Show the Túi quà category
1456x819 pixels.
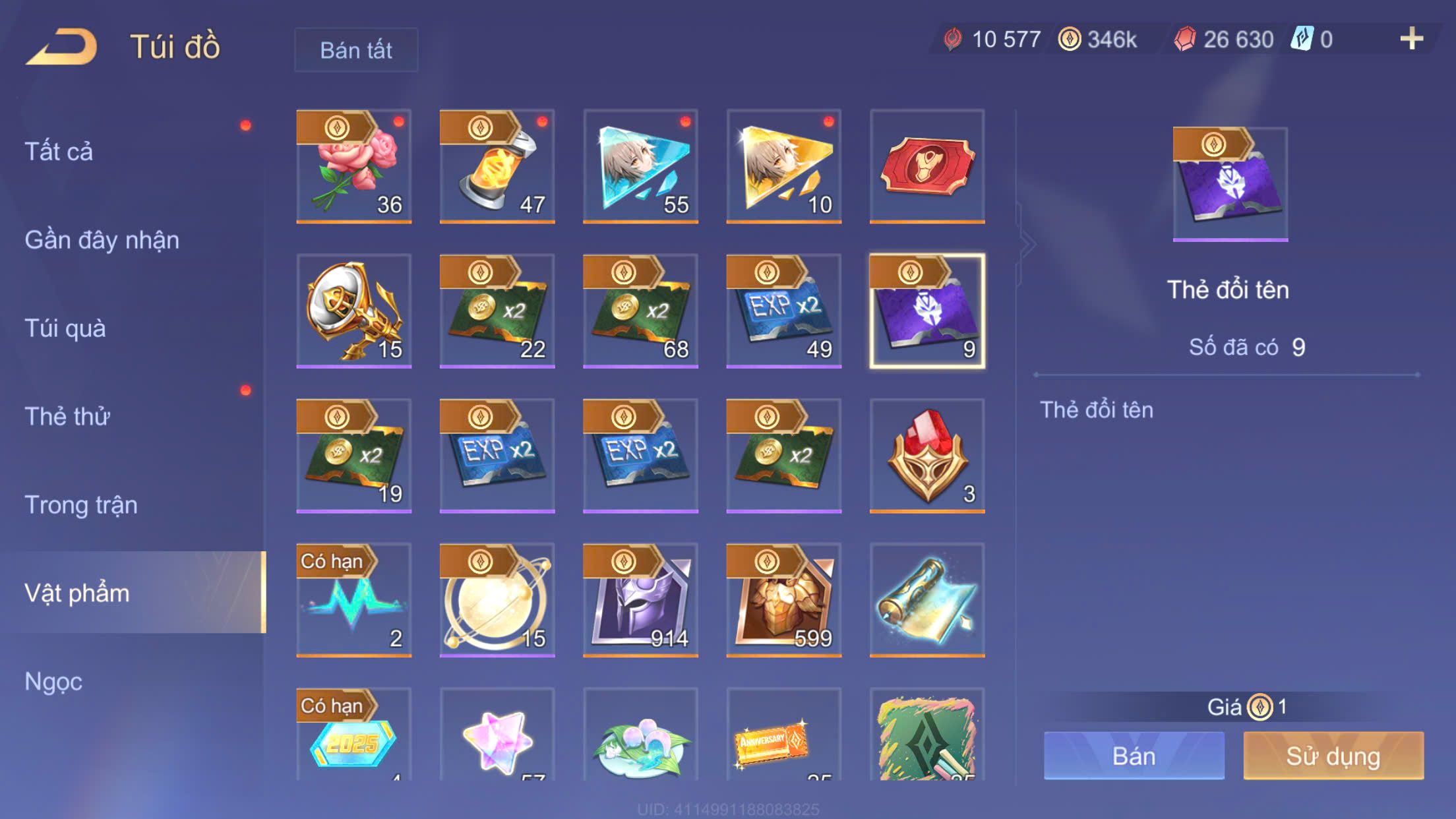pyautogui.click(x=65, y=328)
